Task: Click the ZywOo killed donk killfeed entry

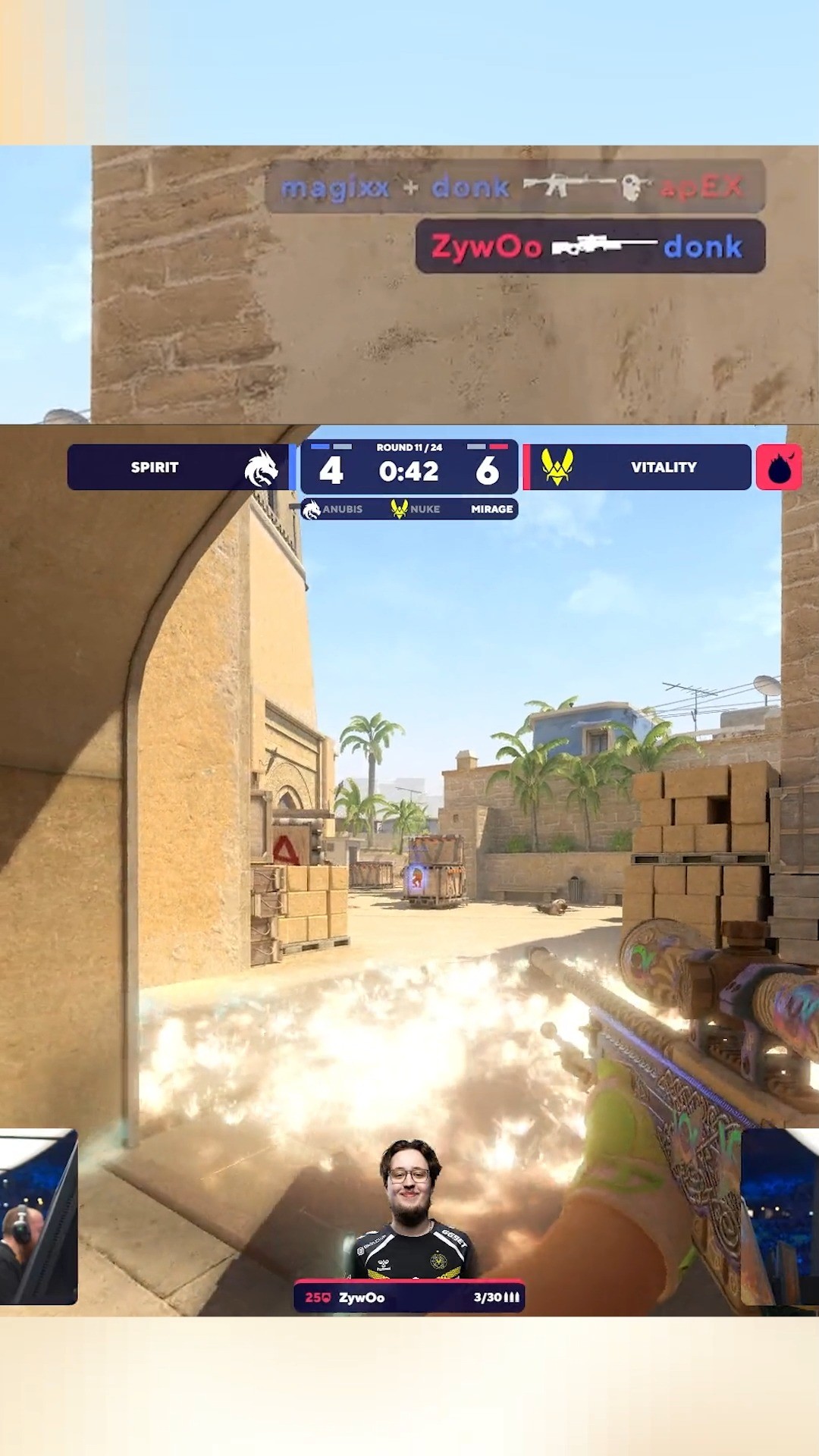Action: pos(589,246)
